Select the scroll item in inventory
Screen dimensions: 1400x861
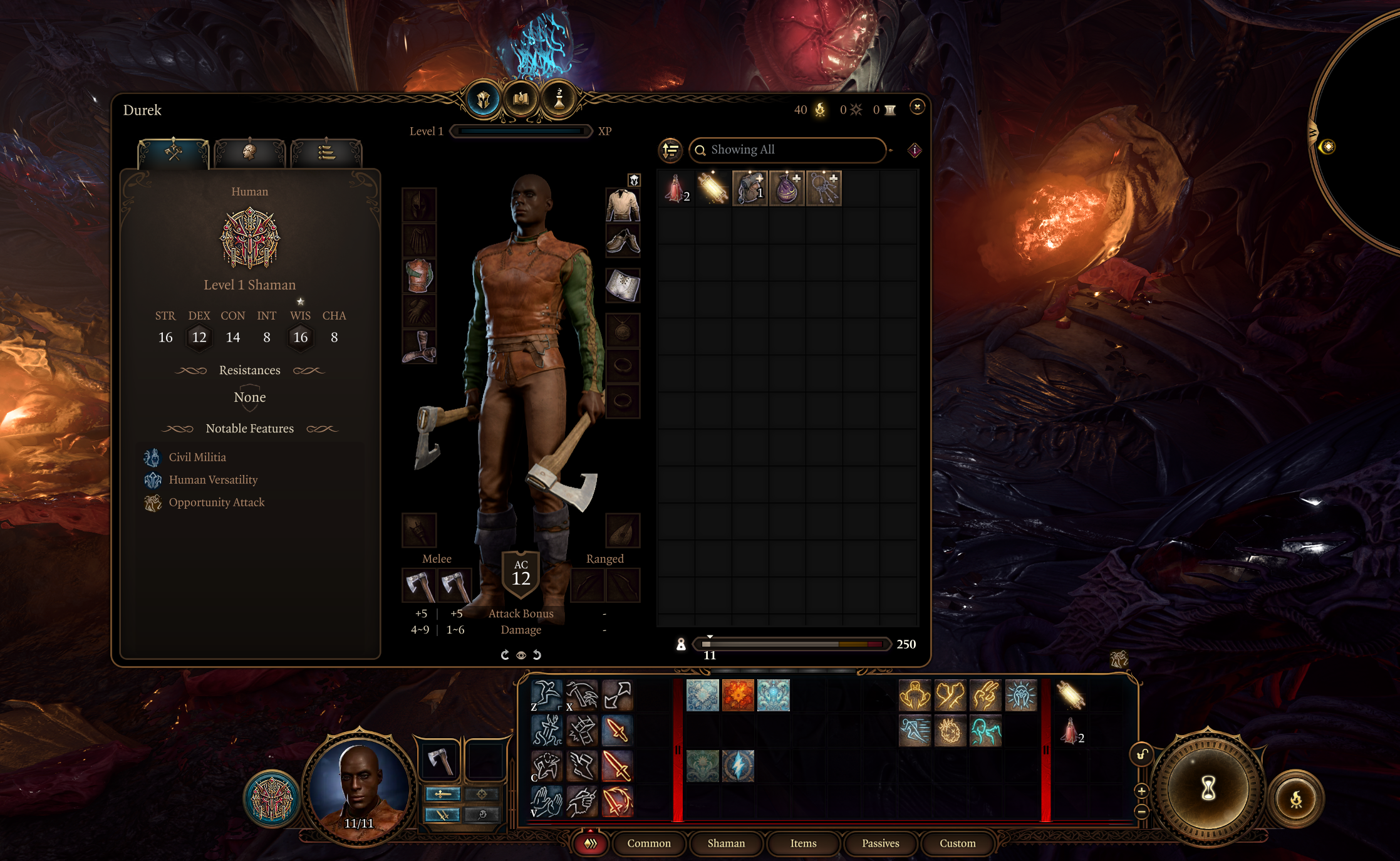[x=713, y=188]
